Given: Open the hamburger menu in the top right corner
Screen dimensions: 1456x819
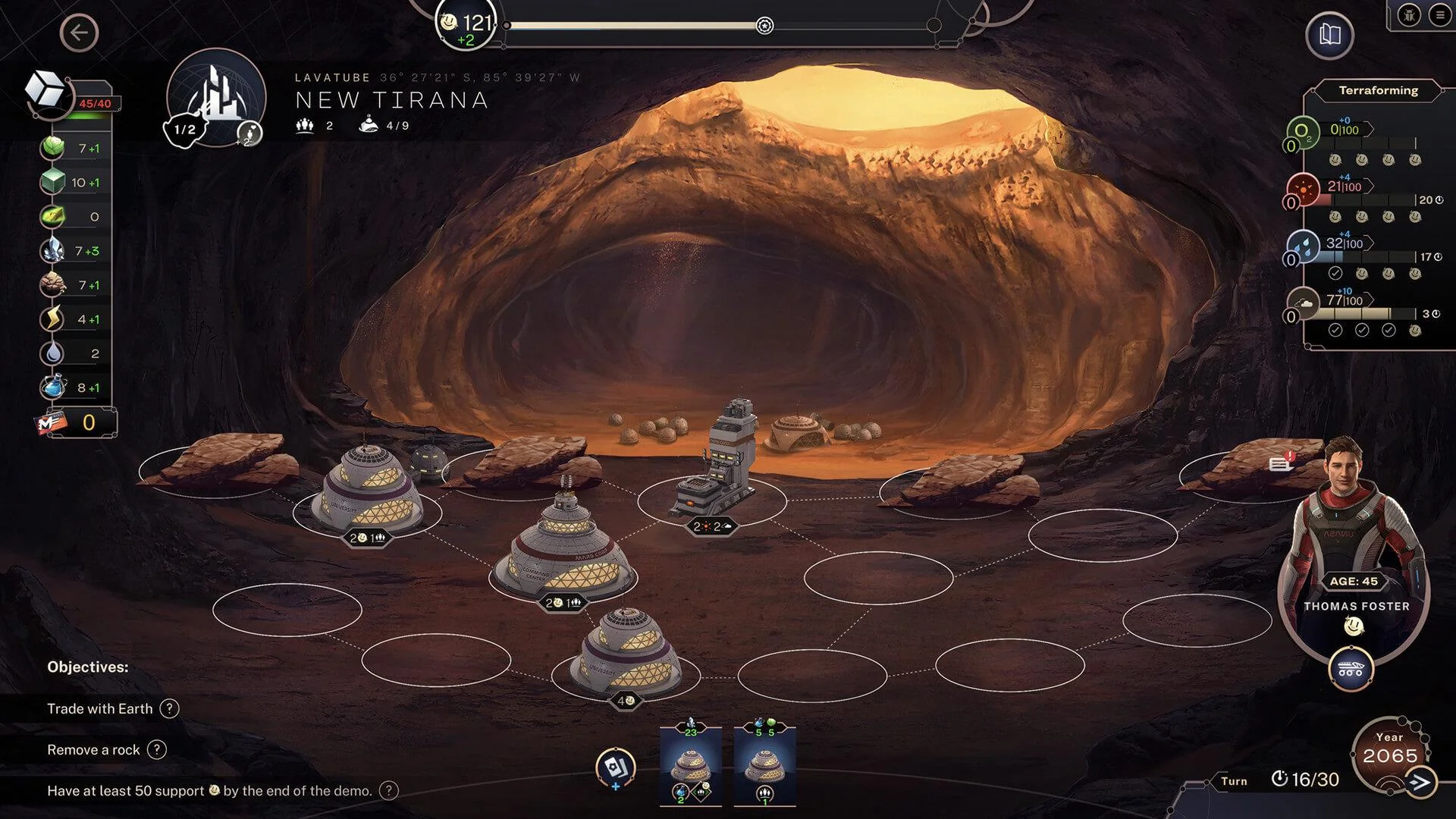Looking at the screenshot, I should tap(1440, 13).
